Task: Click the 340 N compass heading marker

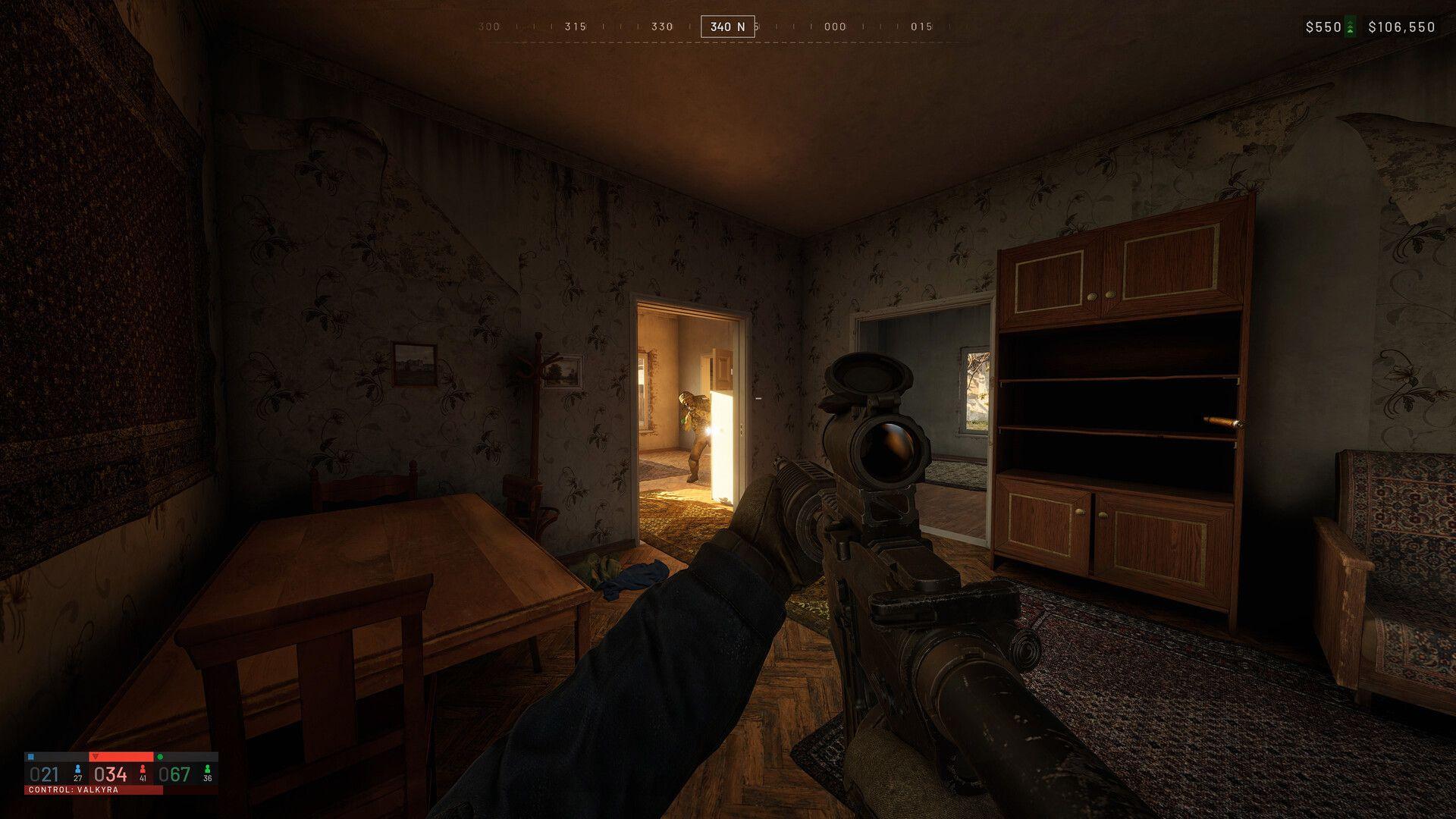Action: pos(726,27)
